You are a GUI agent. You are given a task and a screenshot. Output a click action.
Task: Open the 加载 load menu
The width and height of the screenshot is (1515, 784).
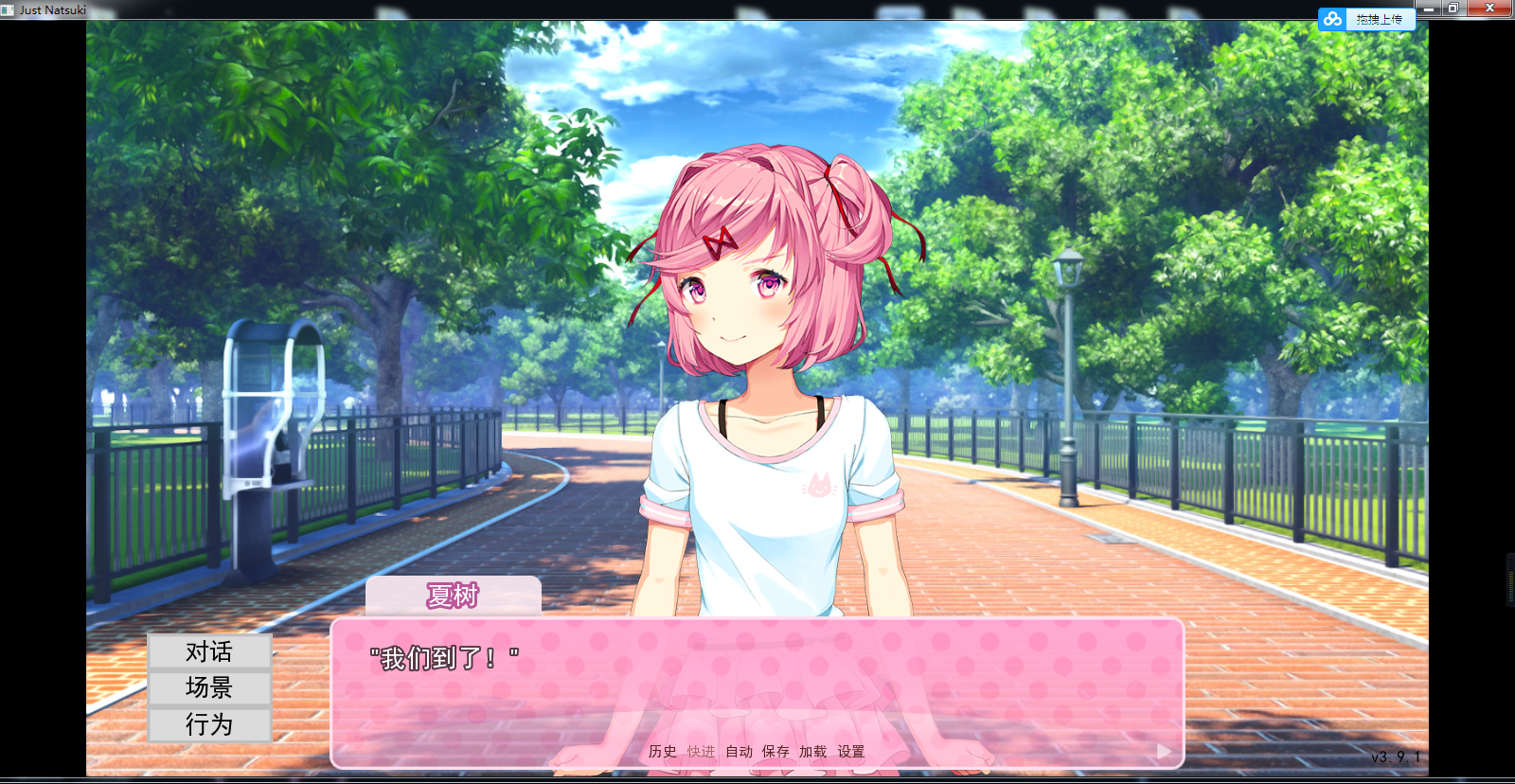812,752
